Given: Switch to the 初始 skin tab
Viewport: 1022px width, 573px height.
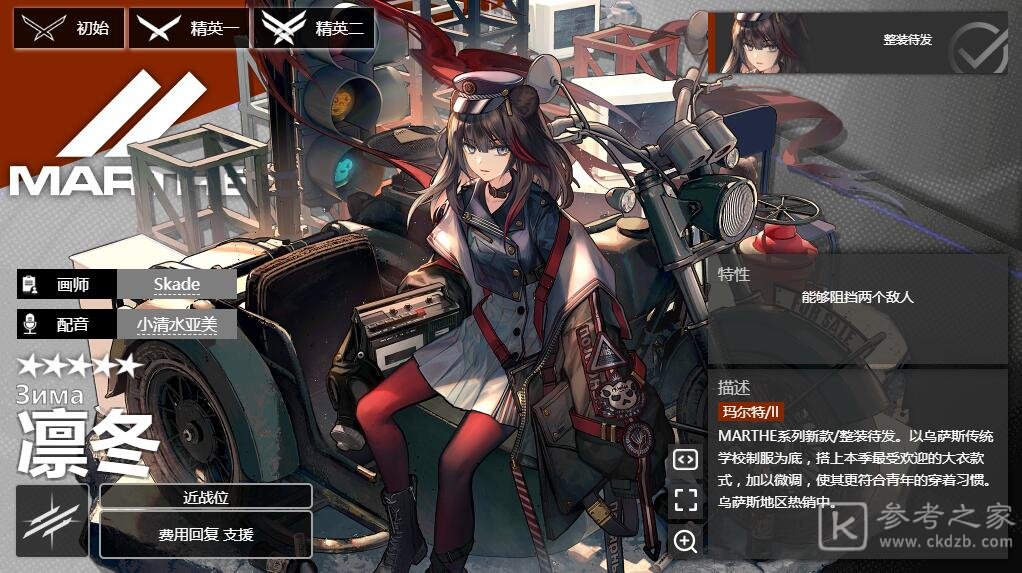Looking at the screenshot, I should coord(69,28).
